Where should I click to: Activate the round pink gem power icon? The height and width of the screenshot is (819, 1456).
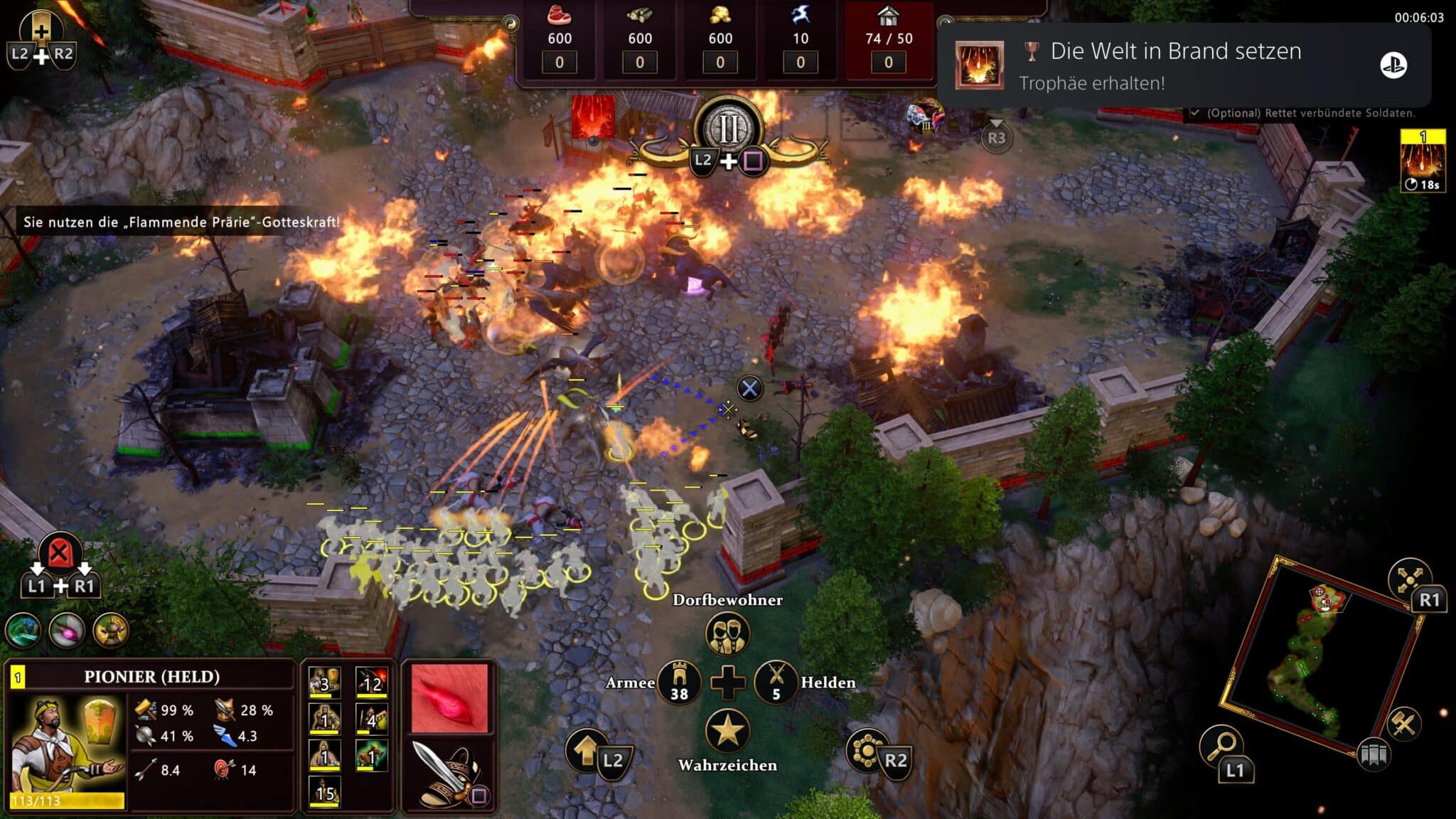pos(68,630)
